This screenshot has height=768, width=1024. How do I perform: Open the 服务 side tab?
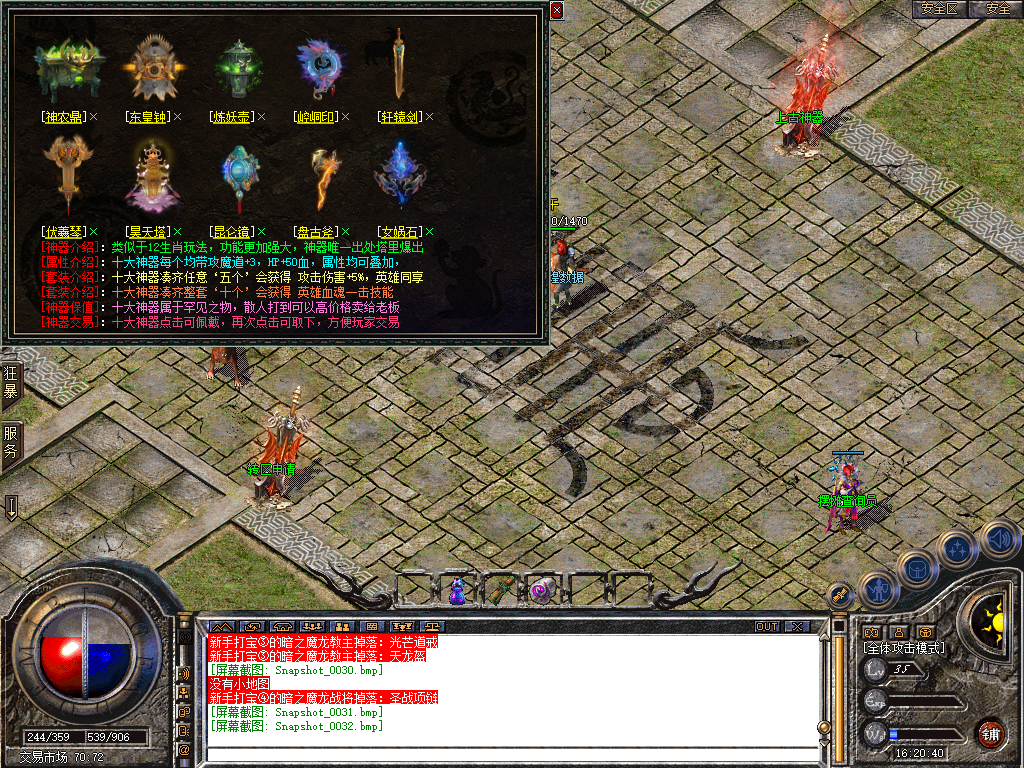tap(11, 442)
